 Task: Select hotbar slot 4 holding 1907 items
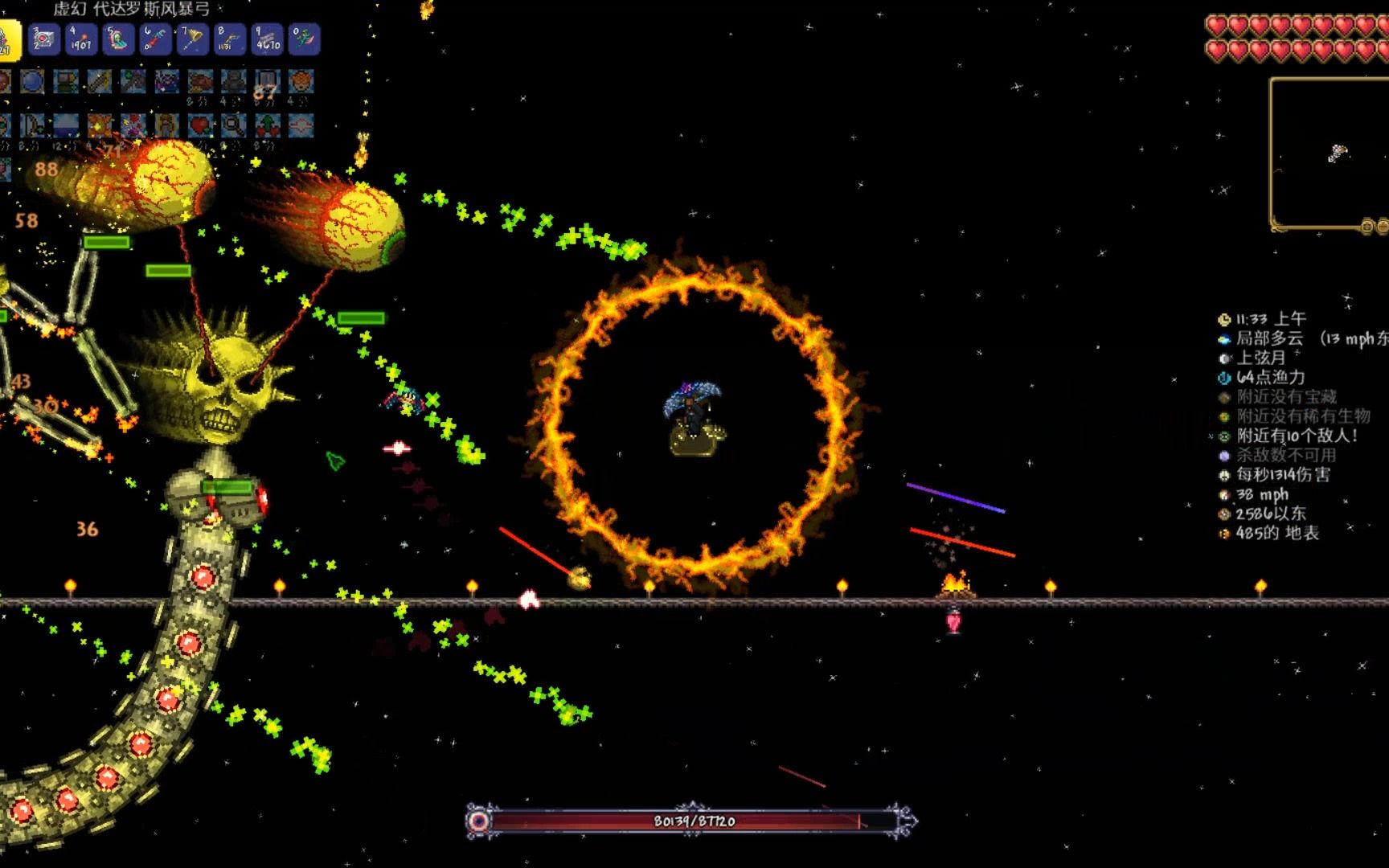pyautogui.click(x=81, y=39)
